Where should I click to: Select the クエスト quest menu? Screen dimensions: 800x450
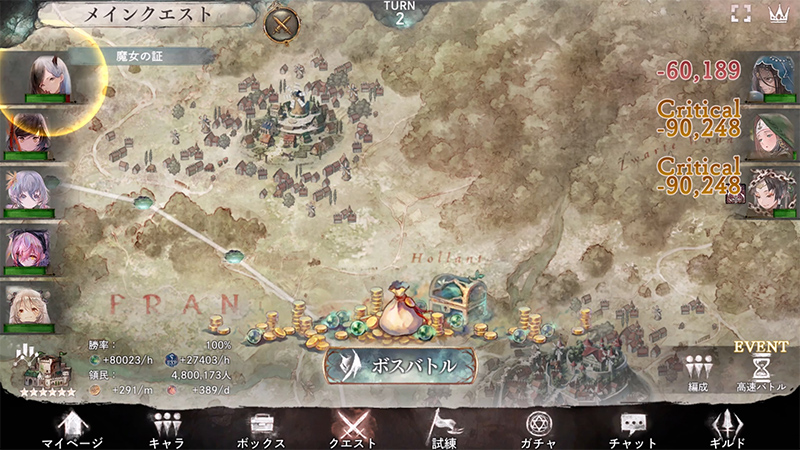pyautogui.click(x=353, y=429)
